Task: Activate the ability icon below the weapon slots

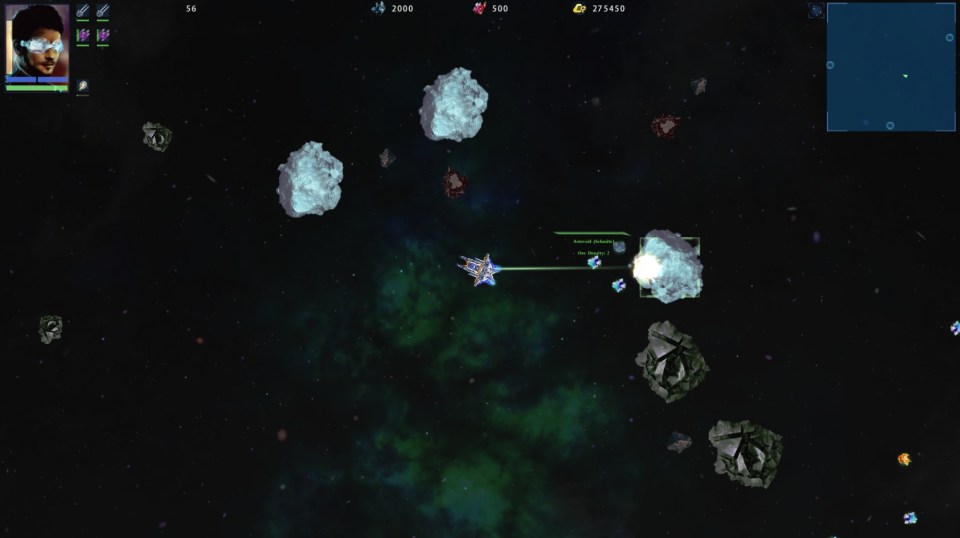Action: [82, 87]
